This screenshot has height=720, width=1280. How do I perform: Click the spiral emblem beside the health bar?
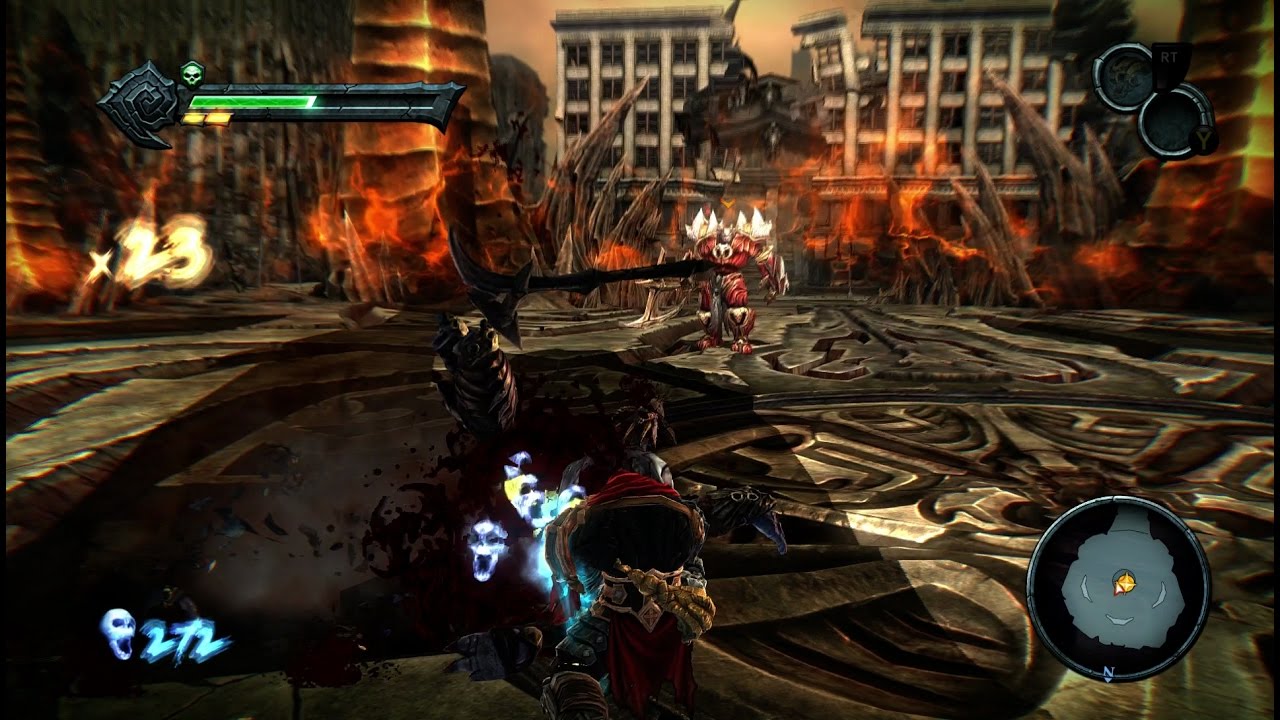139,104
